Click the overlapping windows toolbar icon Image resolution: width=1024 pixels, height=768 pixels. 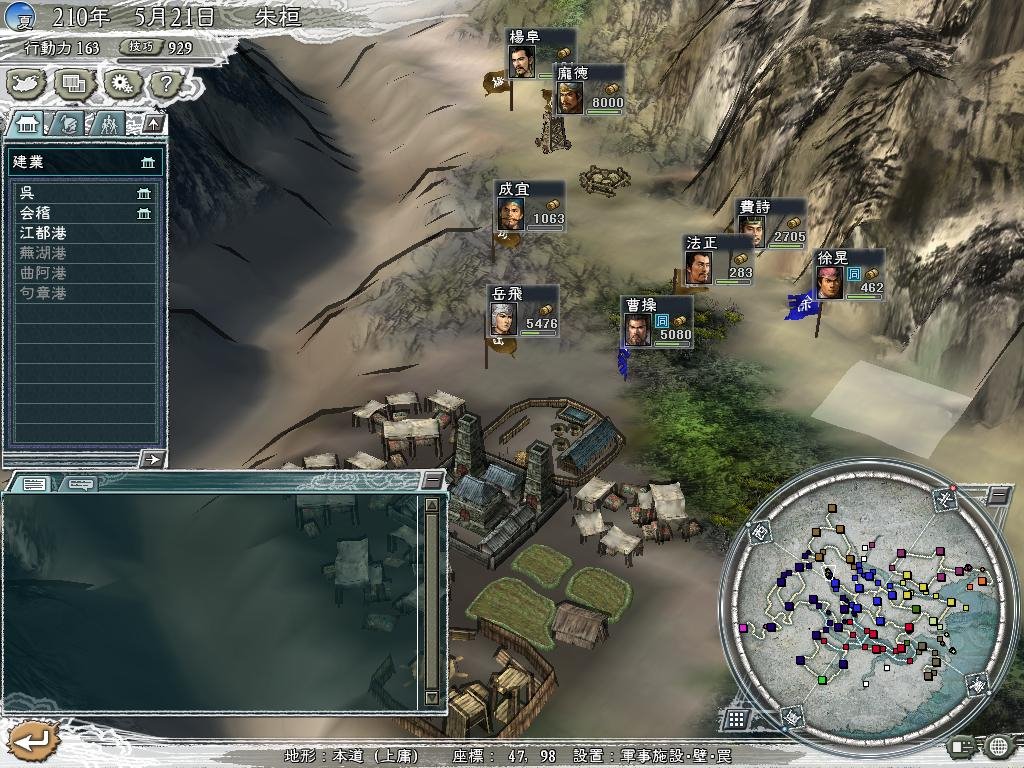pyautogui.click(x=74, y=83)
